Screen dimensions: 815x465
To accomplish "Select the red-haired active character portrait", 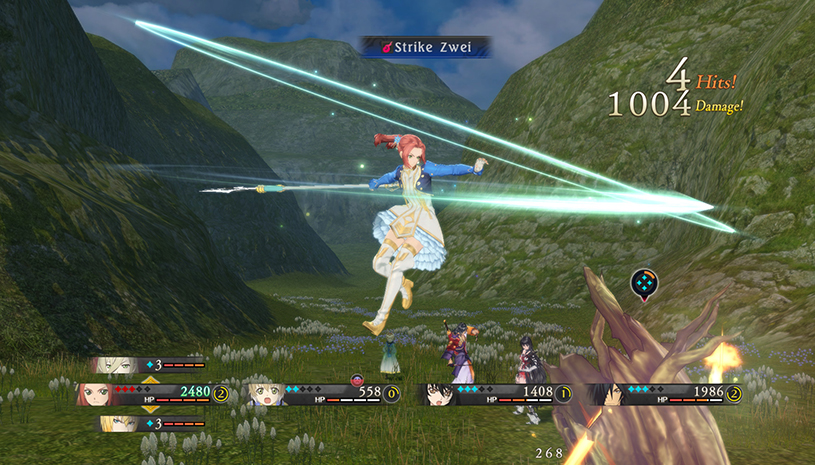I will tap(95, 394).
